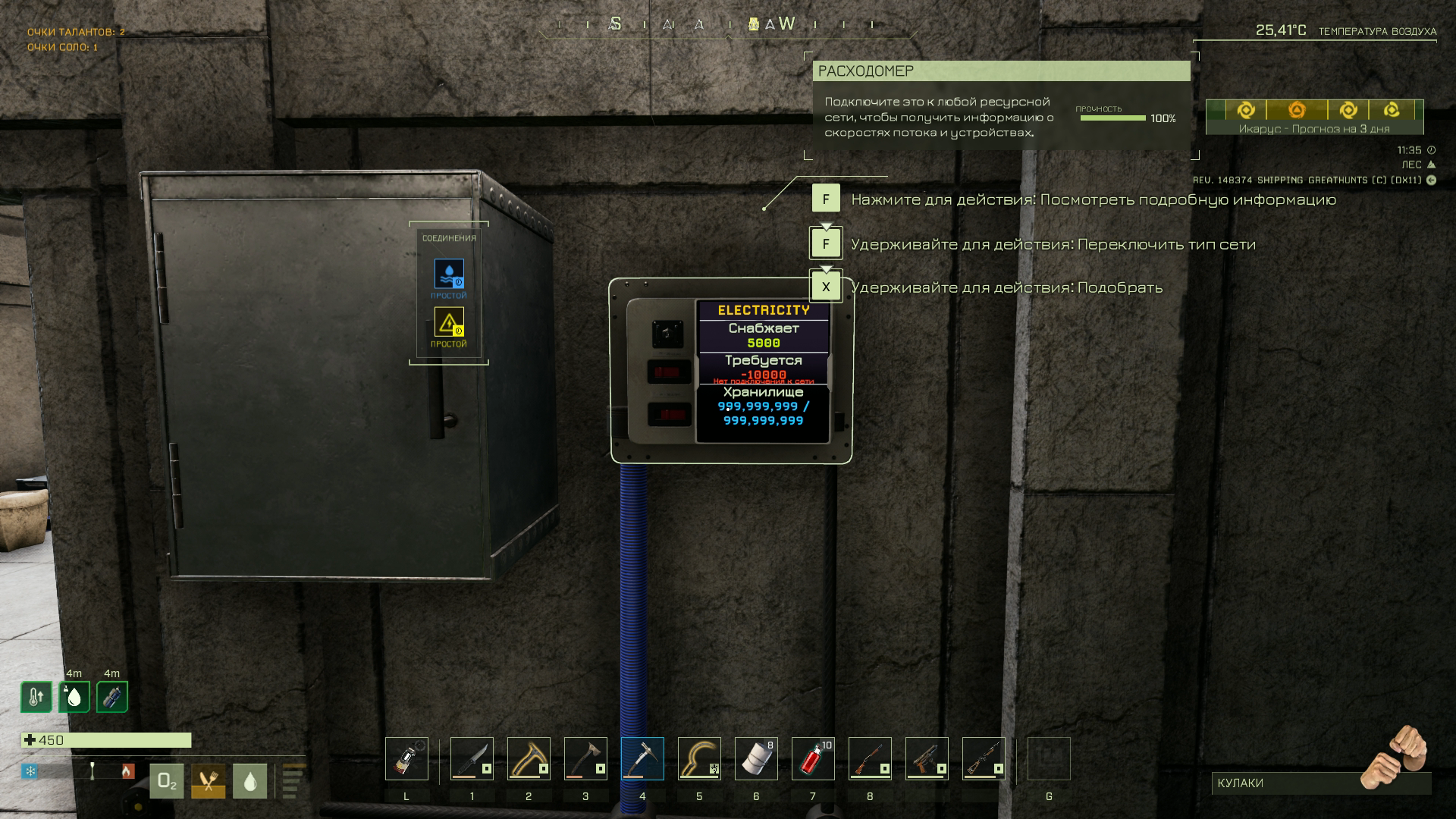Select the pistol hotbar slot
Screen dimensions: 1456x819
927,758
